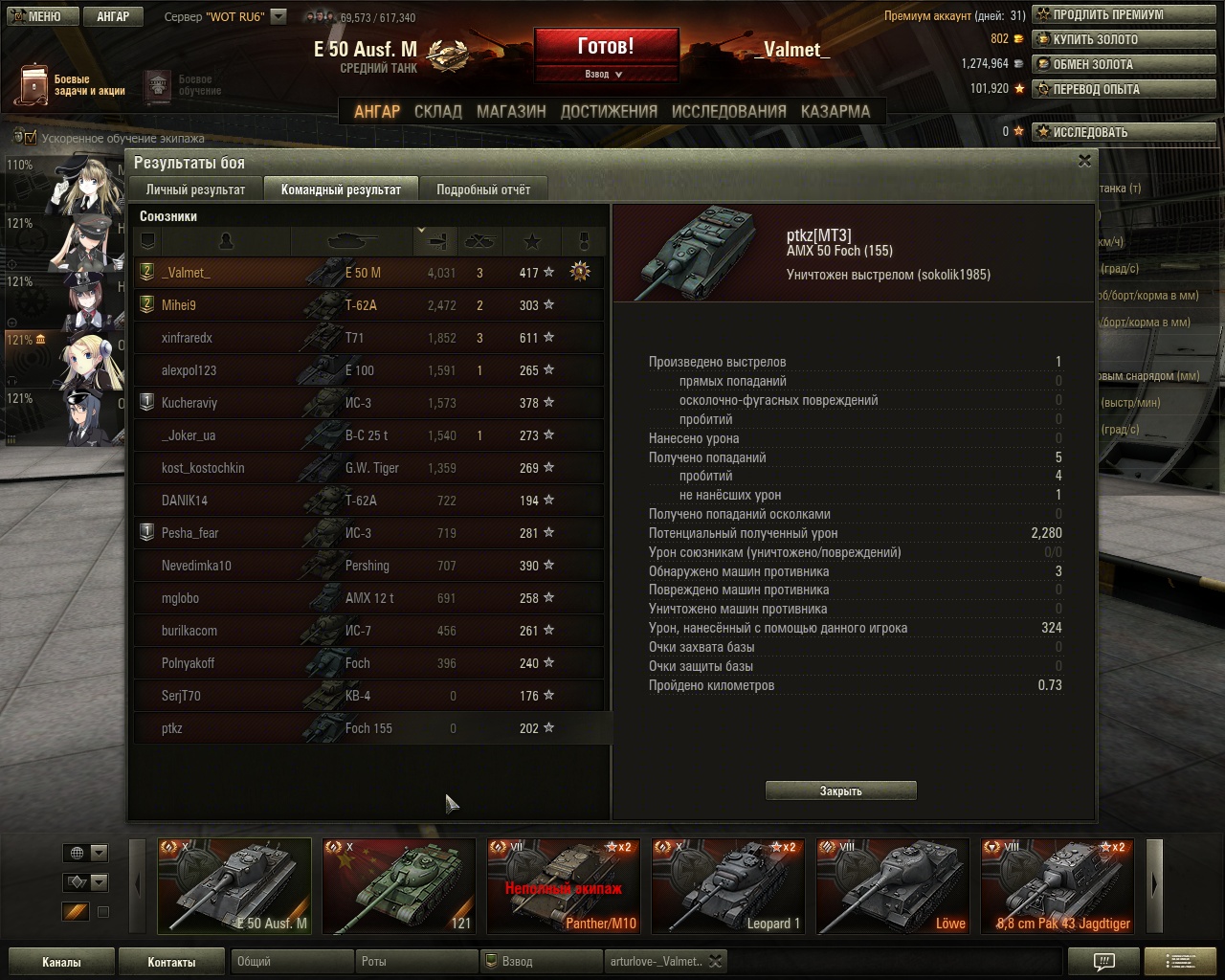Click the Закрыть button
Image resolution: width=1225 pixels, height=980 pixels.
point(840,791)
